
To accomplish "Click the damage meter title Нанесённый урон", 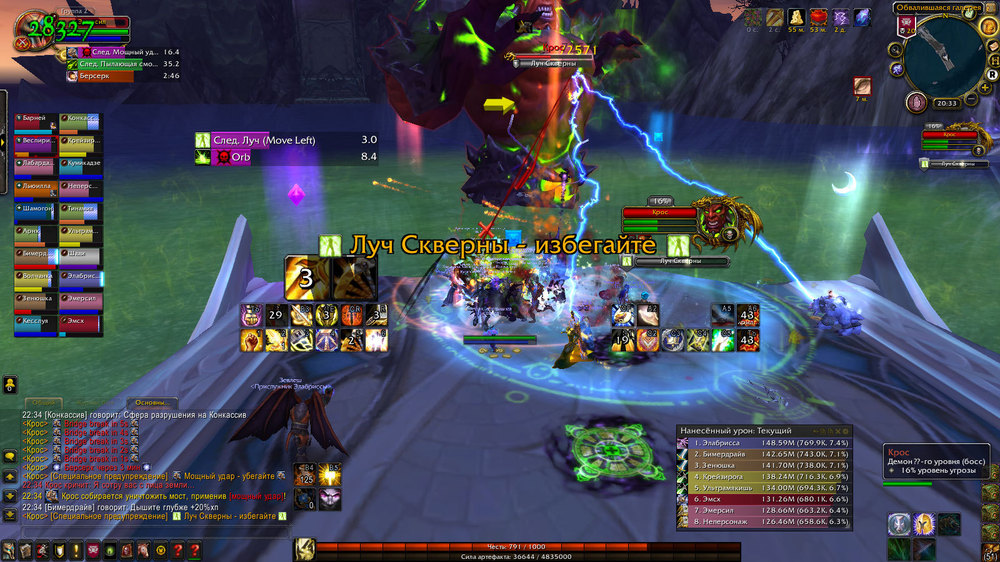I will coord(727,429).
